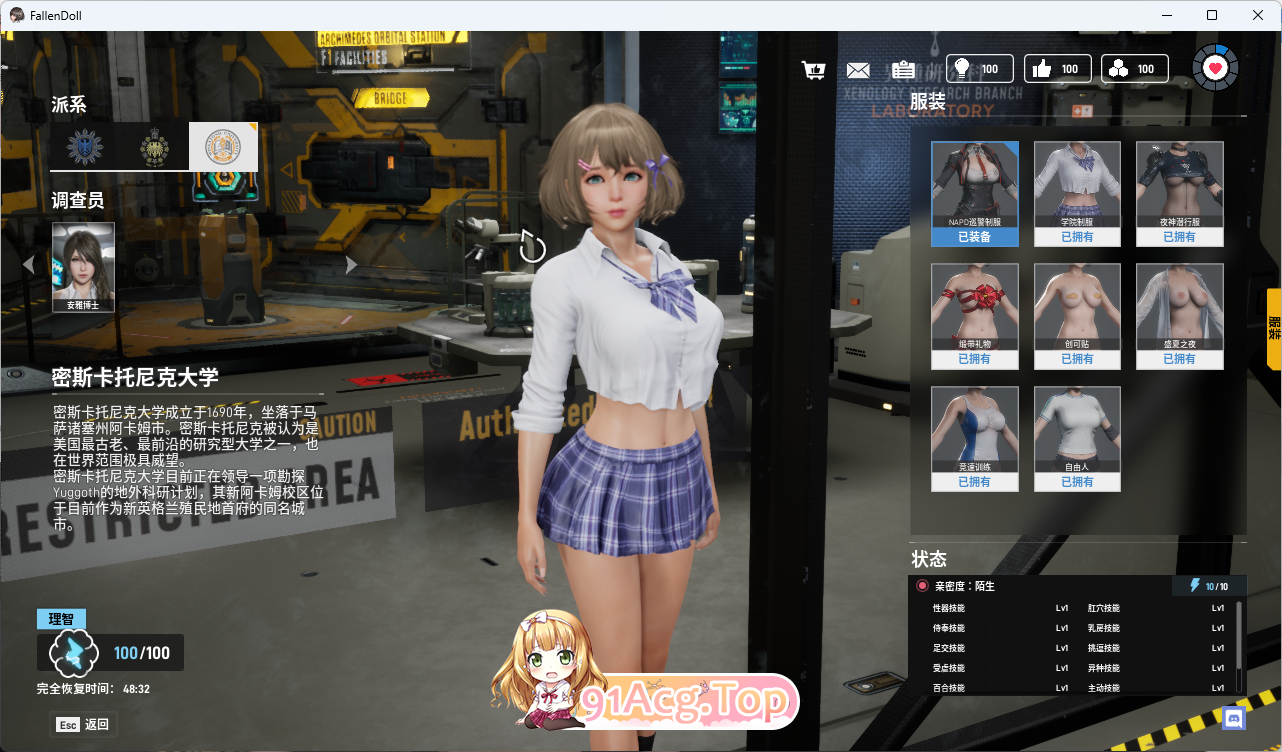Maximize the game window
1282x752 pixels.
click(x=1212, y=15)
